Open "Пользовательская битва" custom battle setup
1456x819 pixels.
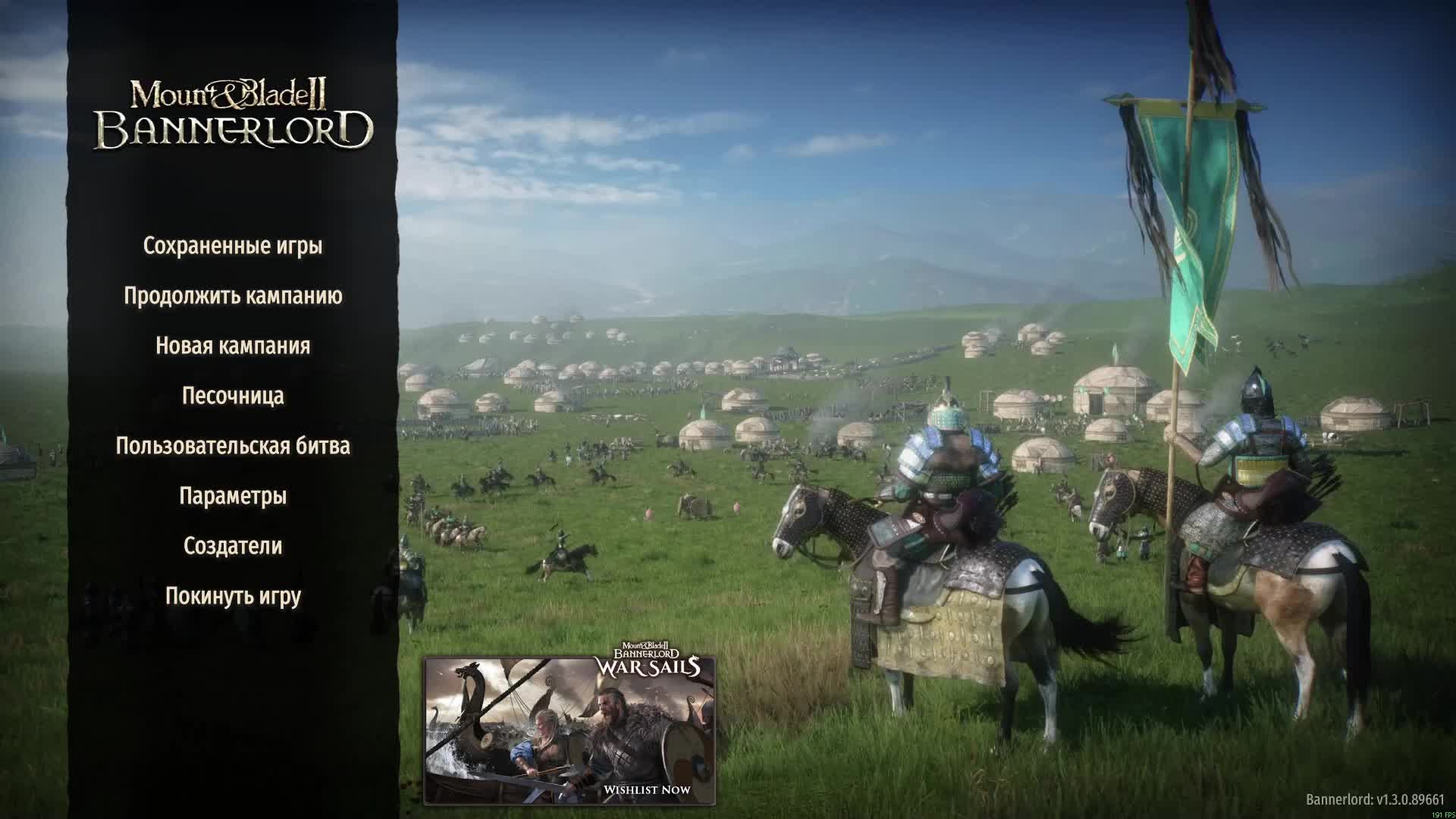pyautogui.click(x=232, y=447)
